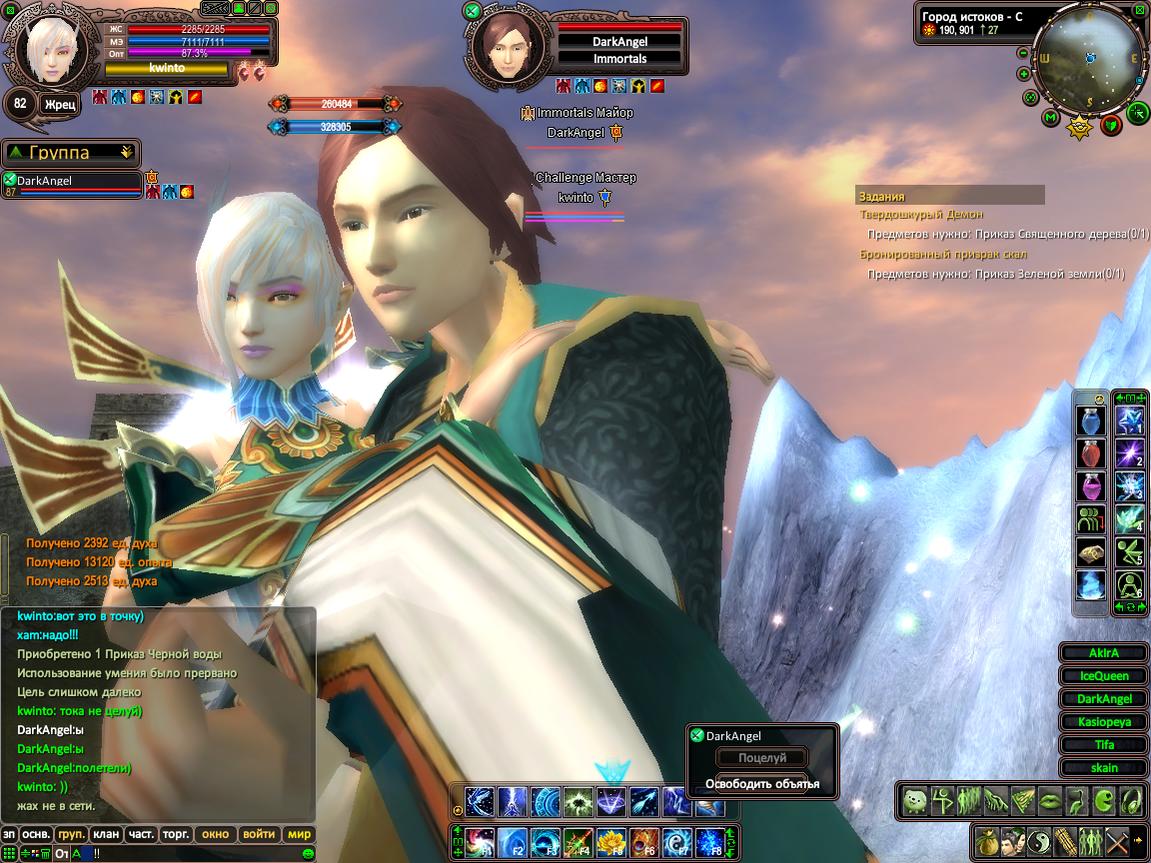This screenshot has width=1151, height=863.
Task: Switch to the клан chat tab
Action: pos(106,834)
